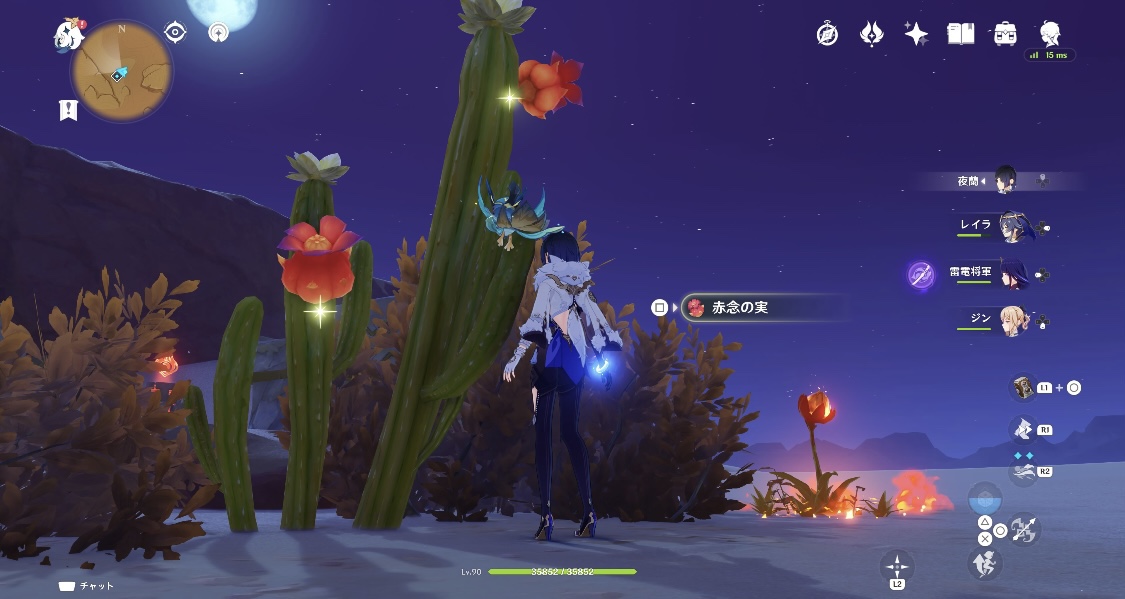Switch to party member ジン
Viewport: 1125px width, 599px height.
click(x=1012, y=320)
